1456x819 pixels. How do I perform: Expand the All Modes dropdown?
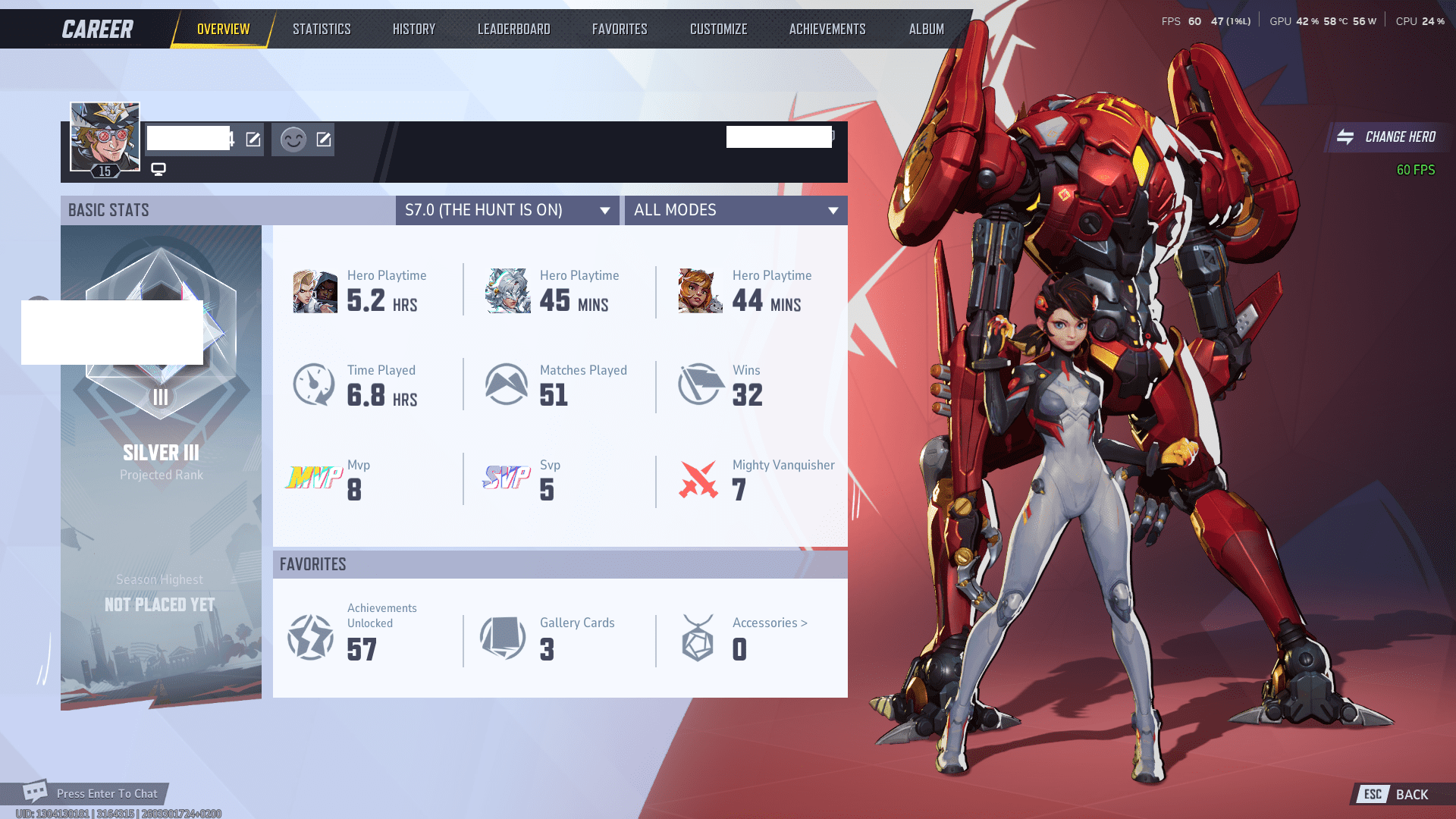pyautogui.click(x=735, y=210)
